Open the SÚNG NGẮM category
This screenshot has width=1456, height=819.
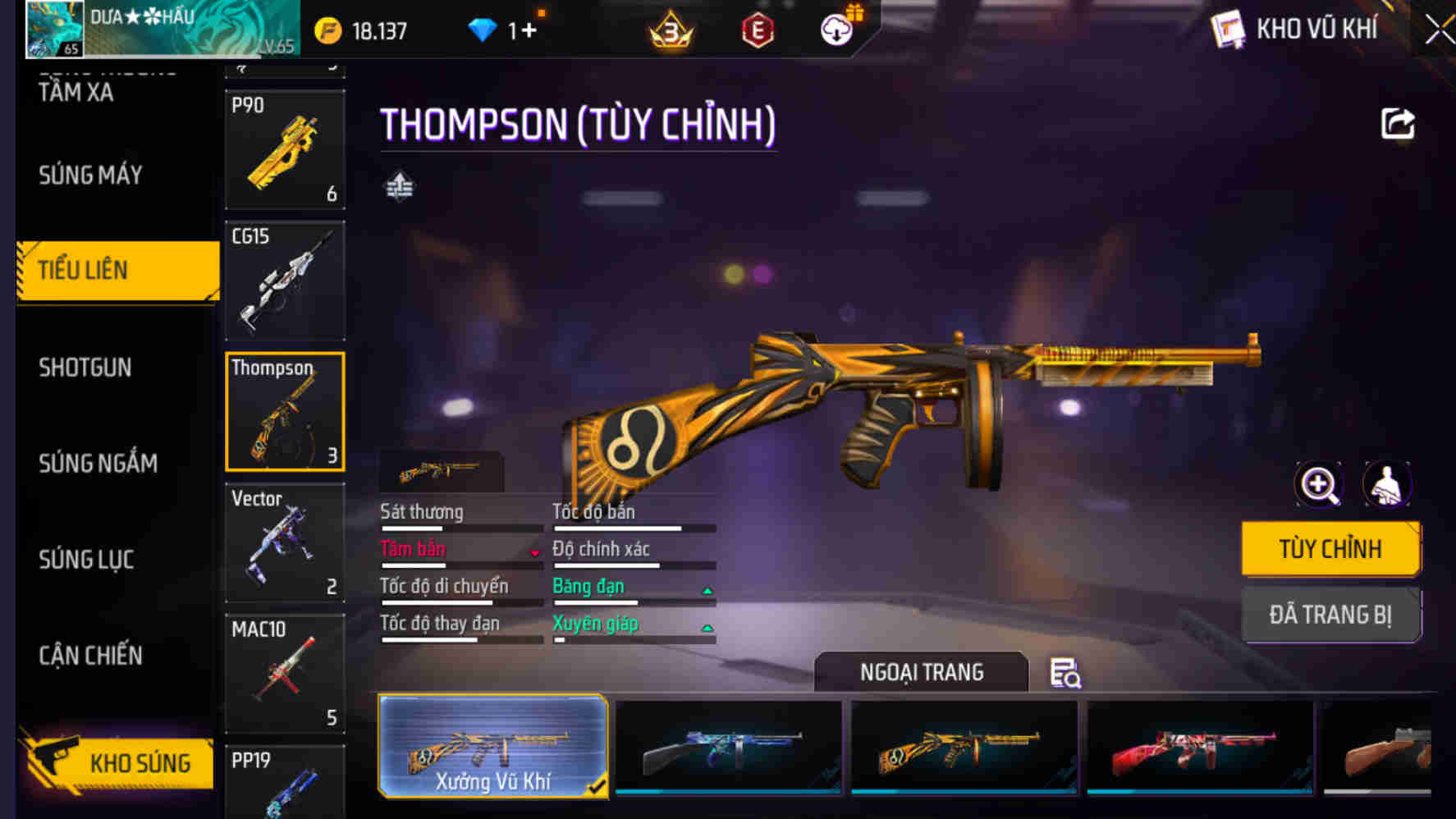98,463
